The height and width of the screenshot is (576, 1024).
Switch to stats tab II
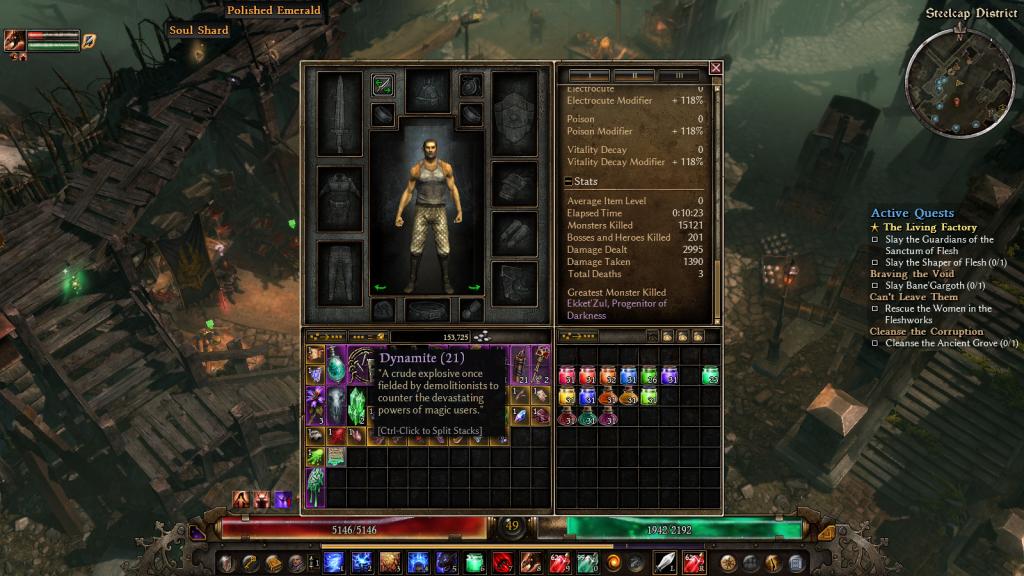(x=634, y=75)
